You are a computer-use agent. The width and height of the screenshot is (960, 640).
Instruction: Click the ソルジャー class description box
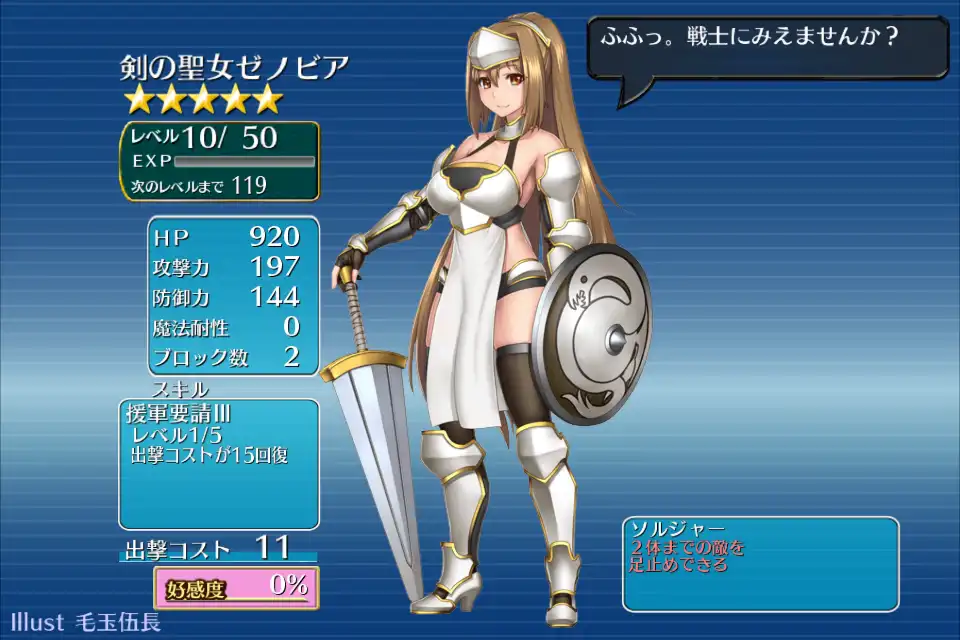(x=760, y=563)
